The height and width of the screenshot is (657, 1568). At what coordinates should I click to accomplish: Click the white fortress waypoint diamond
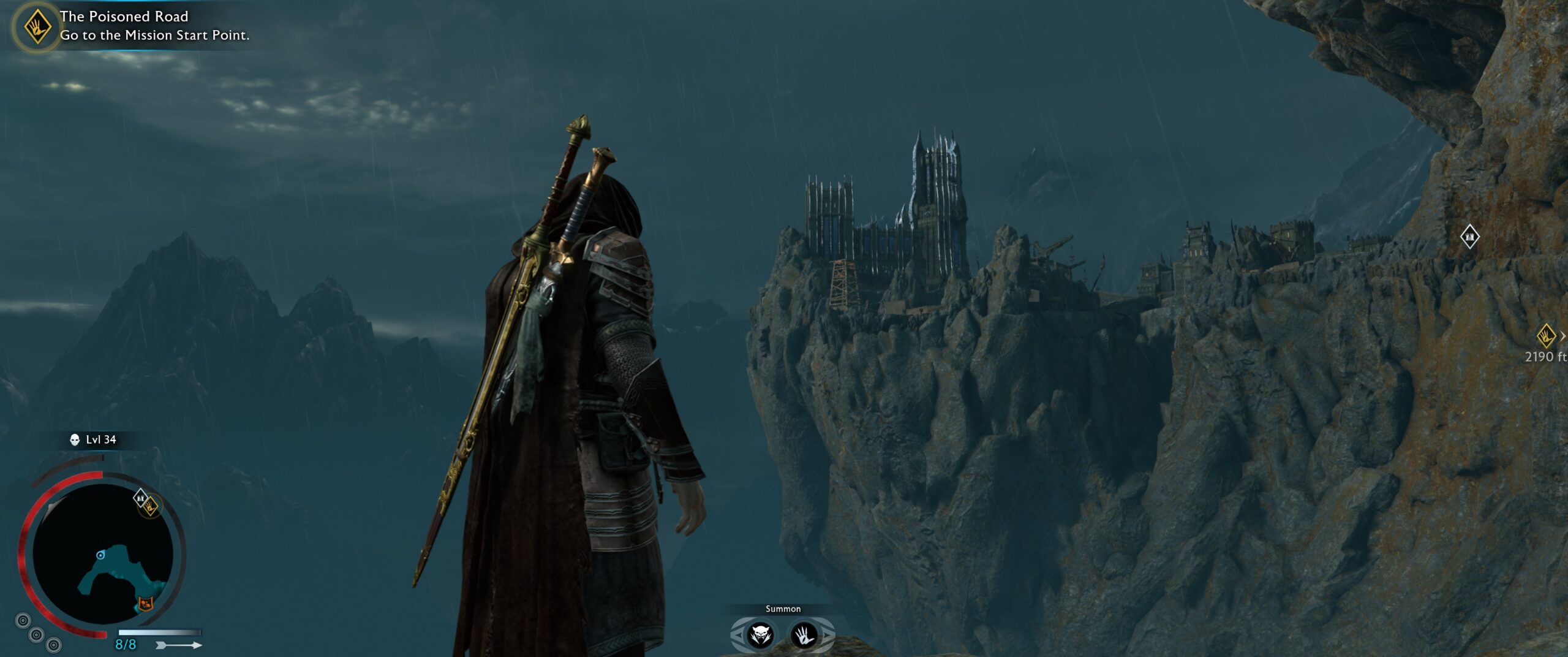(x=1469, y=237)
